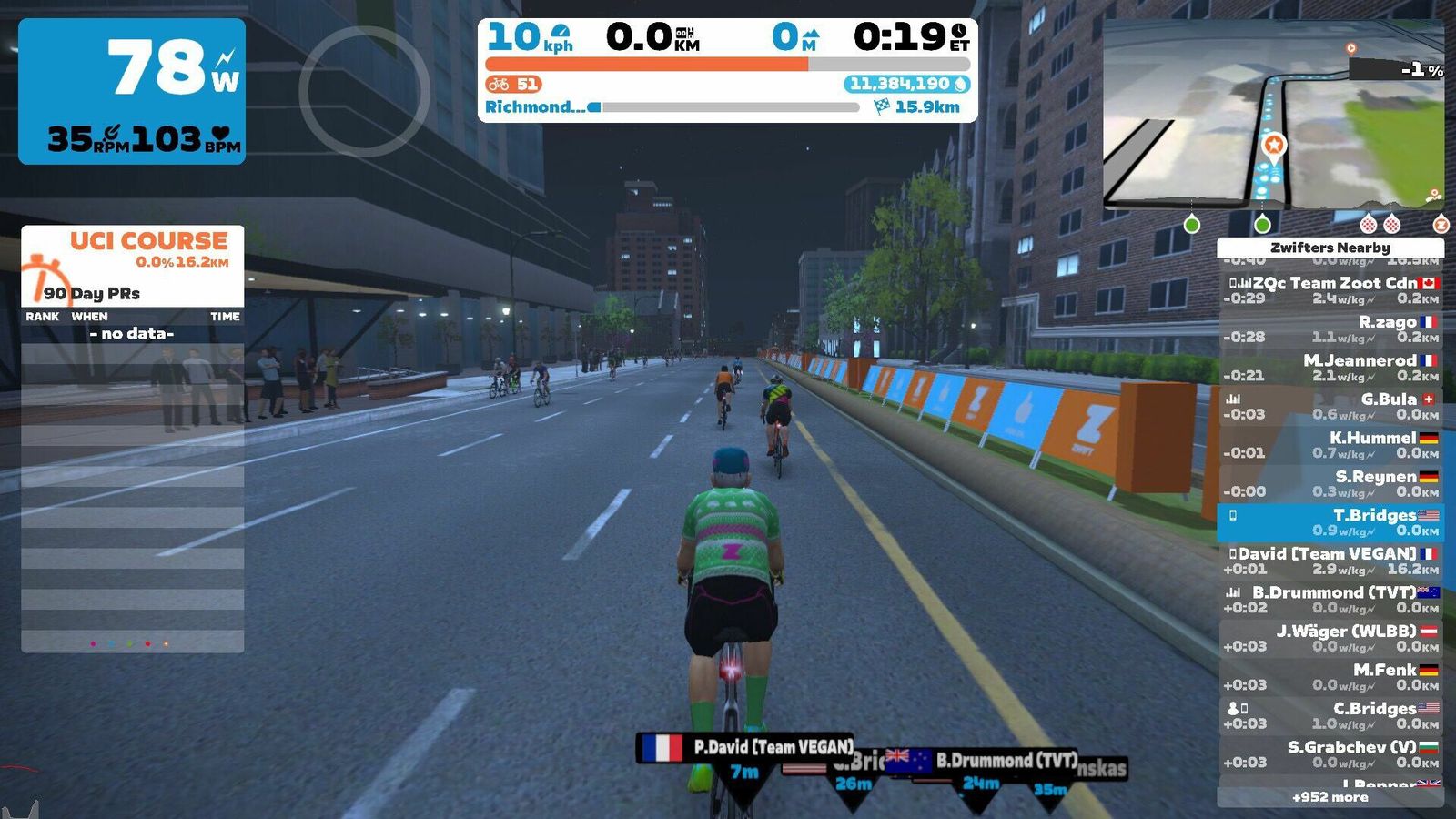Image resolution: width=1456 pixels, height=819 pixels.
Task: Click the B.Drummond (TVT) name tag
Action: (982, 760)
